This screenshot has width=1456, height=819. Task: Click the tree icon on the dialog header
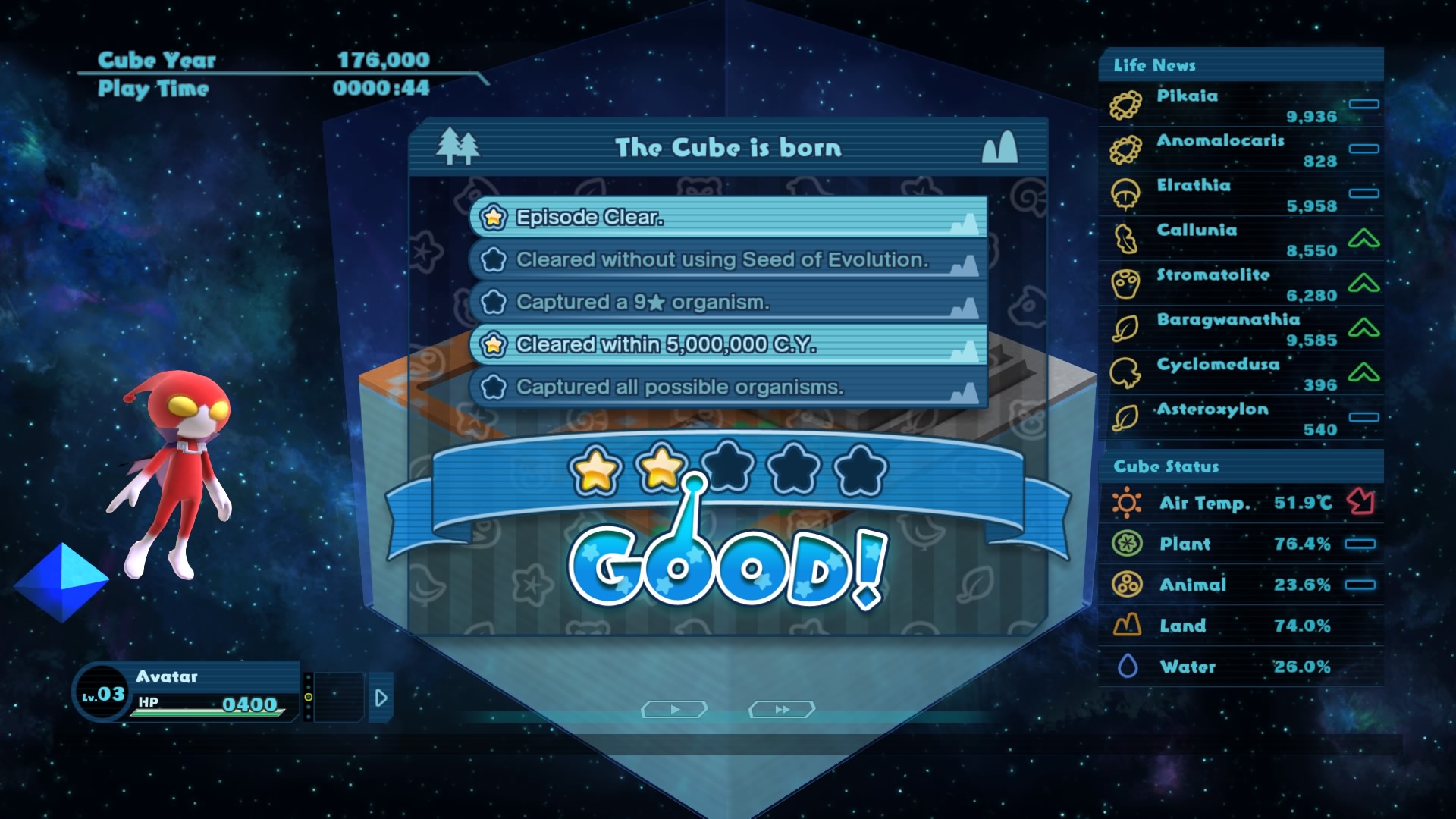click(x=459, y=145)
